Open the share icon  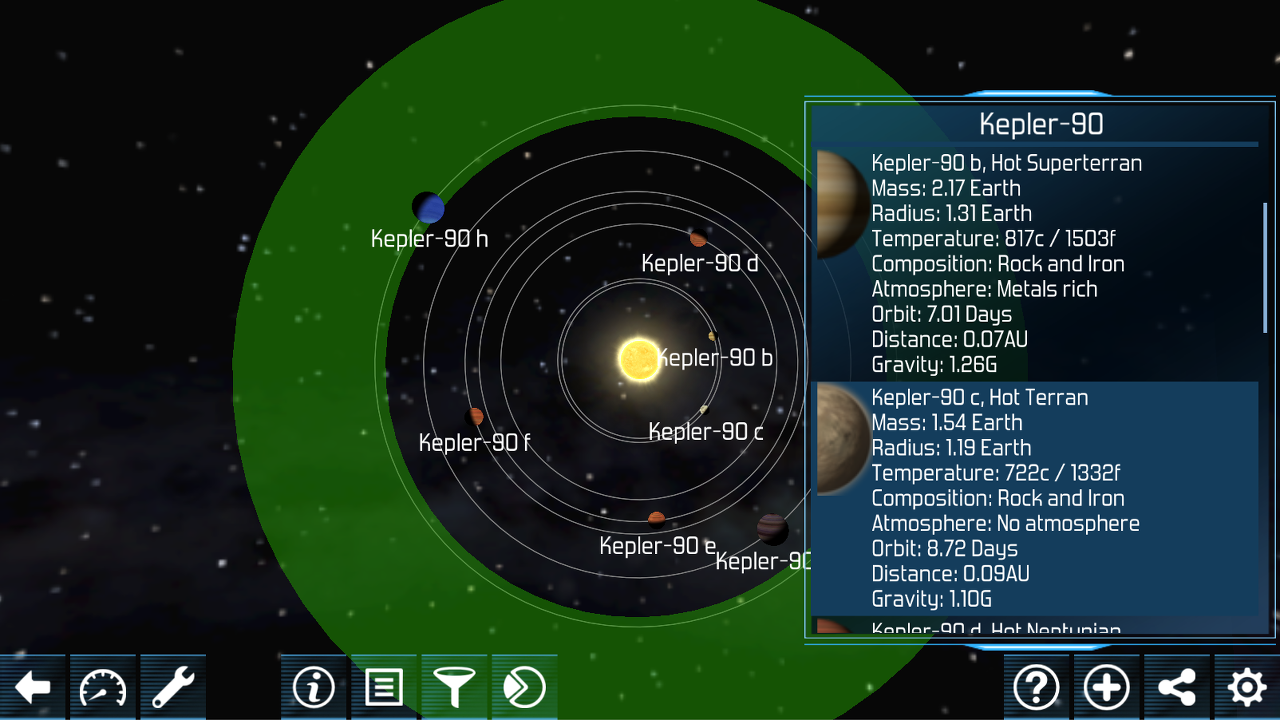[1176, 687]
